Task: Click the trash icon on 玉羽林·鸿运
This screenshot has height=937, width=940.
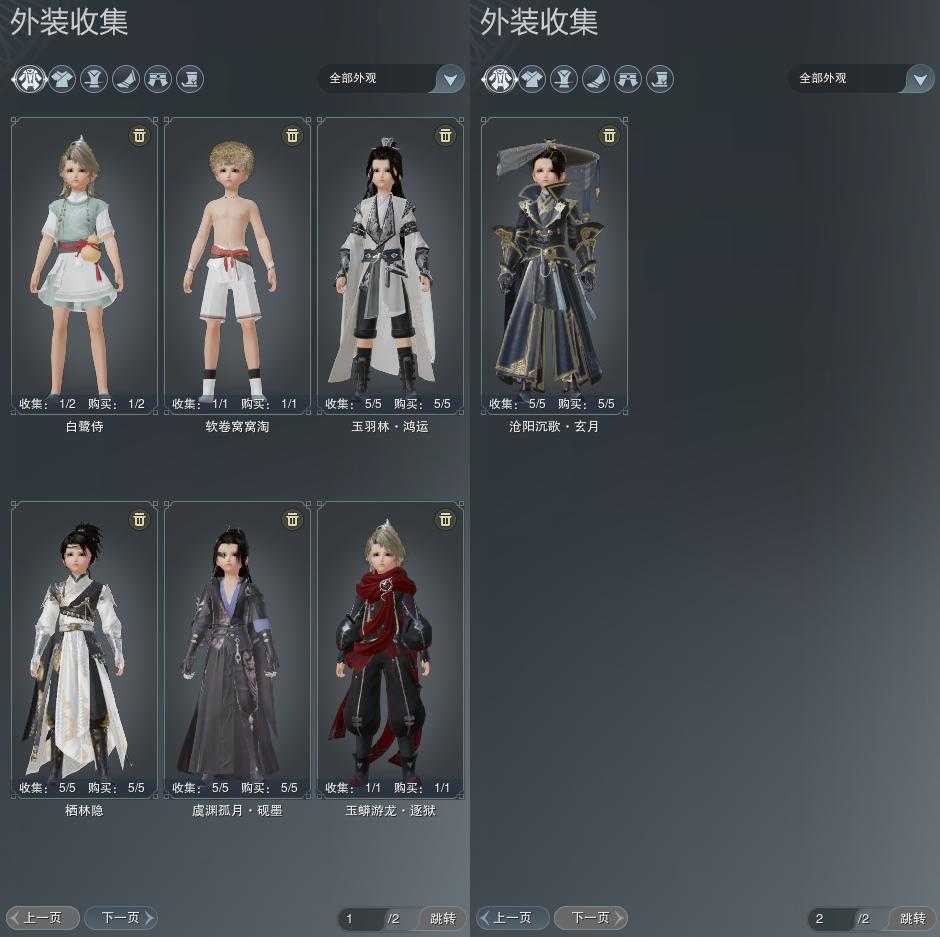Action: [x=445, y=136]
